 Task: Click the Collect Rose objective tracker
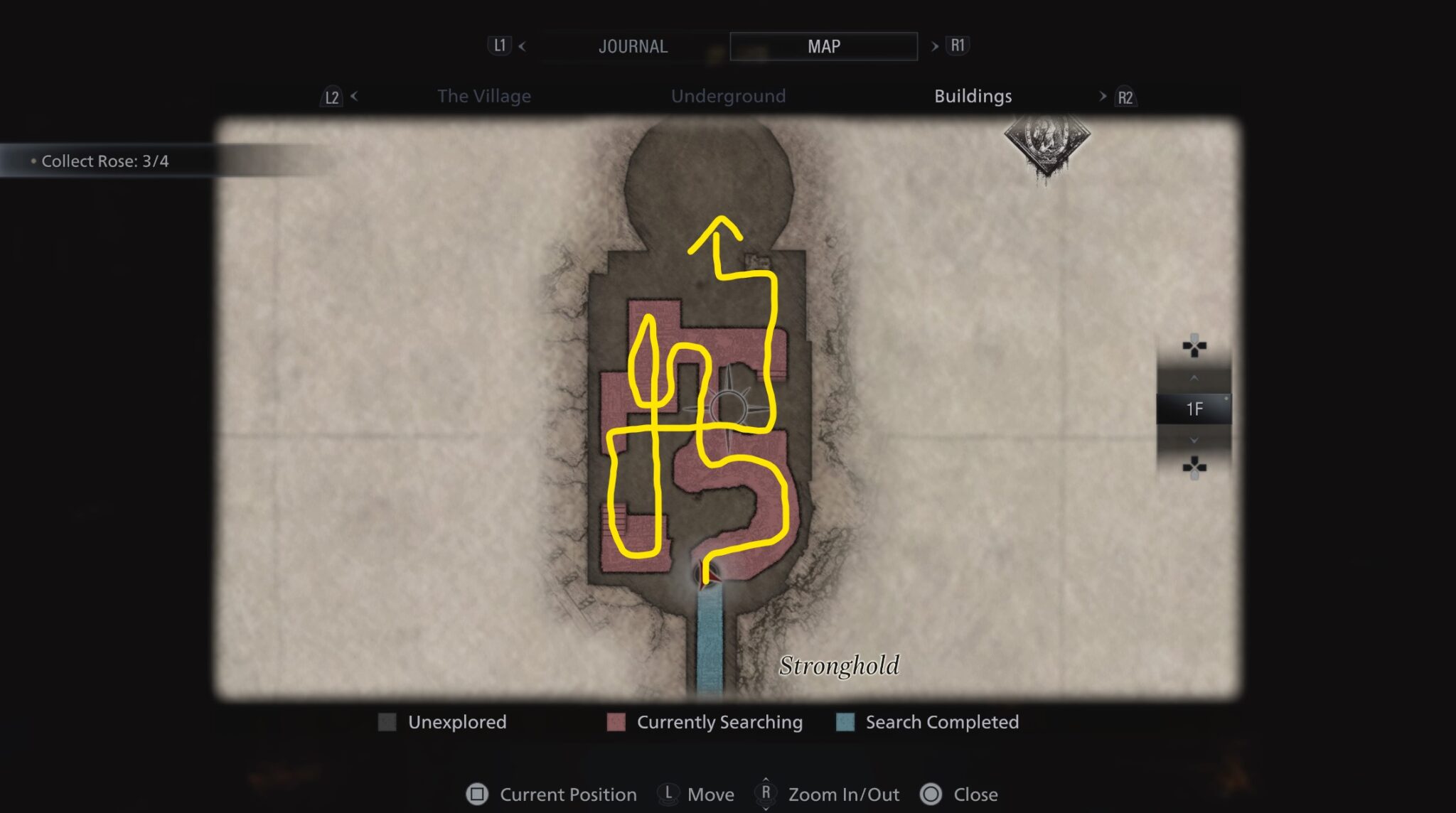click(105, 161)
